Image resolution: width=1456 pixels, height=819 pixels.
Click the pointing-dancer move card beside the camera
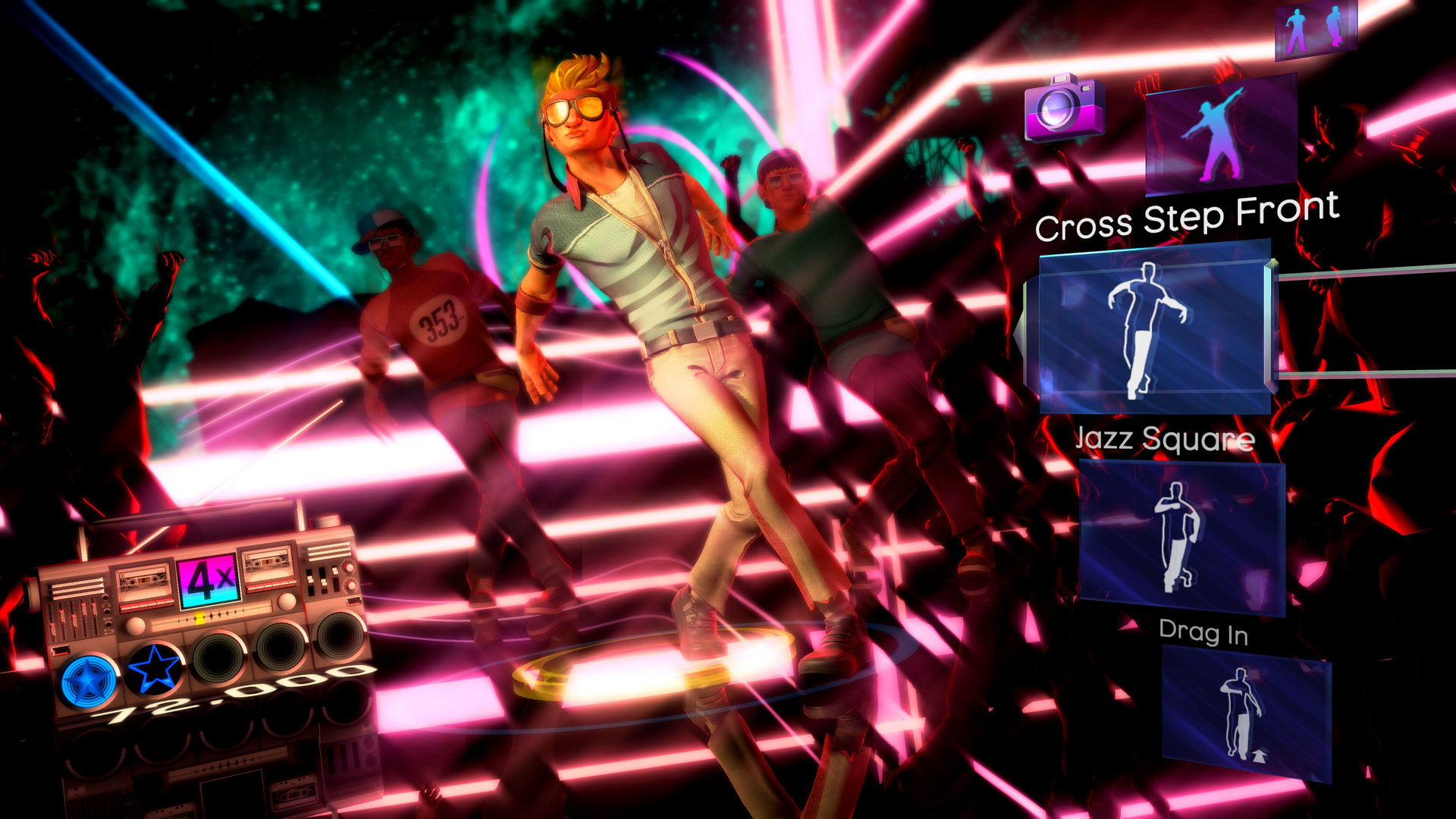1219,135
